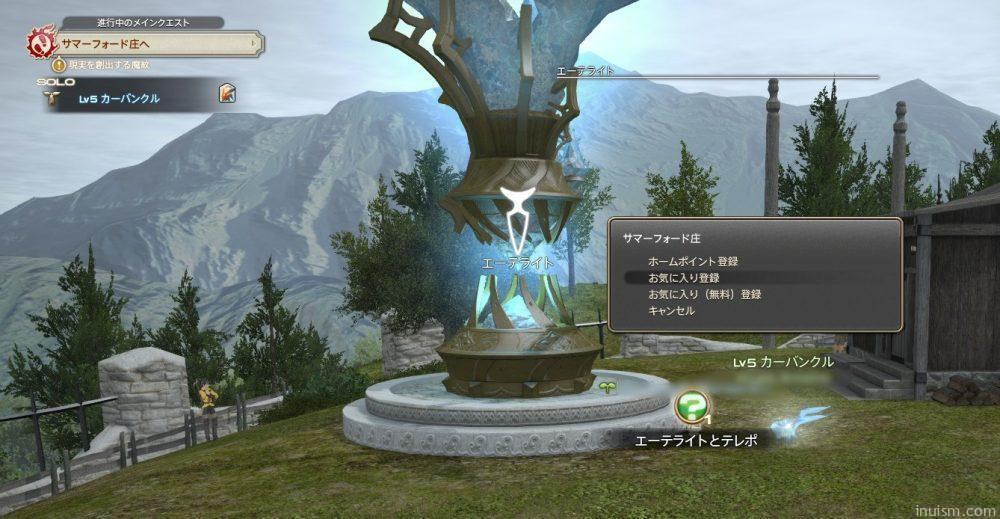Click the pet action icon beside カーバンクル
1000x519 pixels.
click(x=228, y=94)
